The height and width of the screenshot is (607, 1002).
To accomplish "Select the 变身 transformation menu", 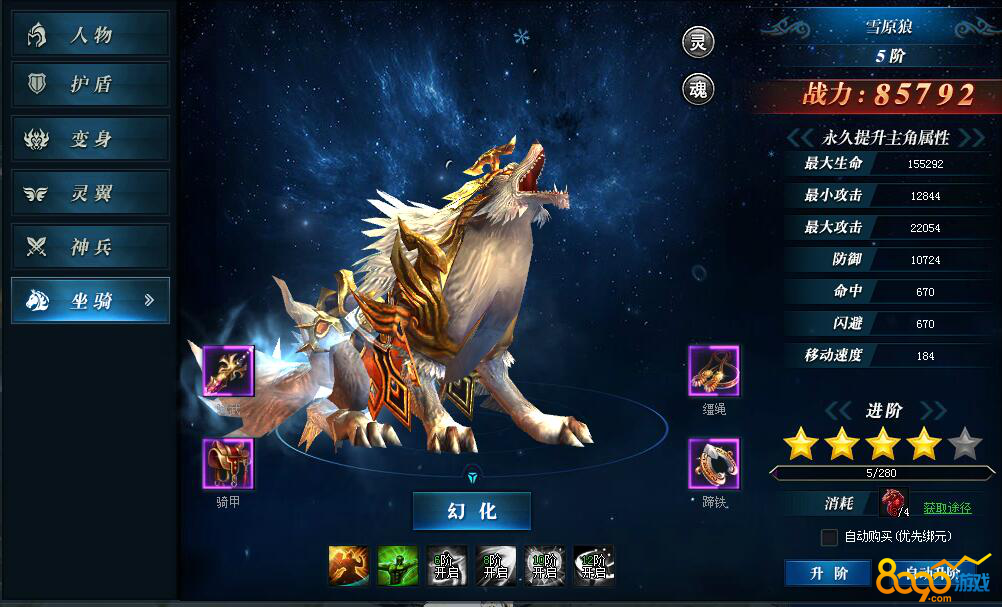I will point(90,139).
